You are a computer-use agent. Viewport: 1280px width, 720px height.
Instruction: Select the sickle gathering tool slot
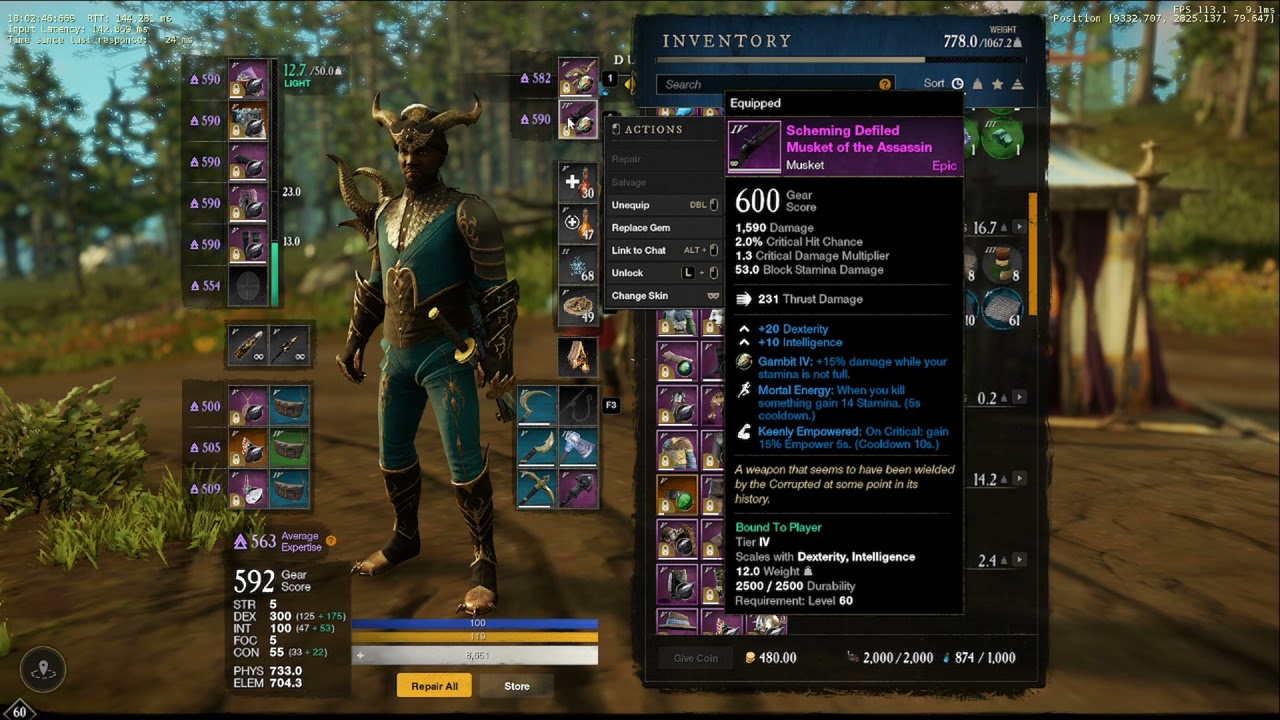(x=537, y=406)
